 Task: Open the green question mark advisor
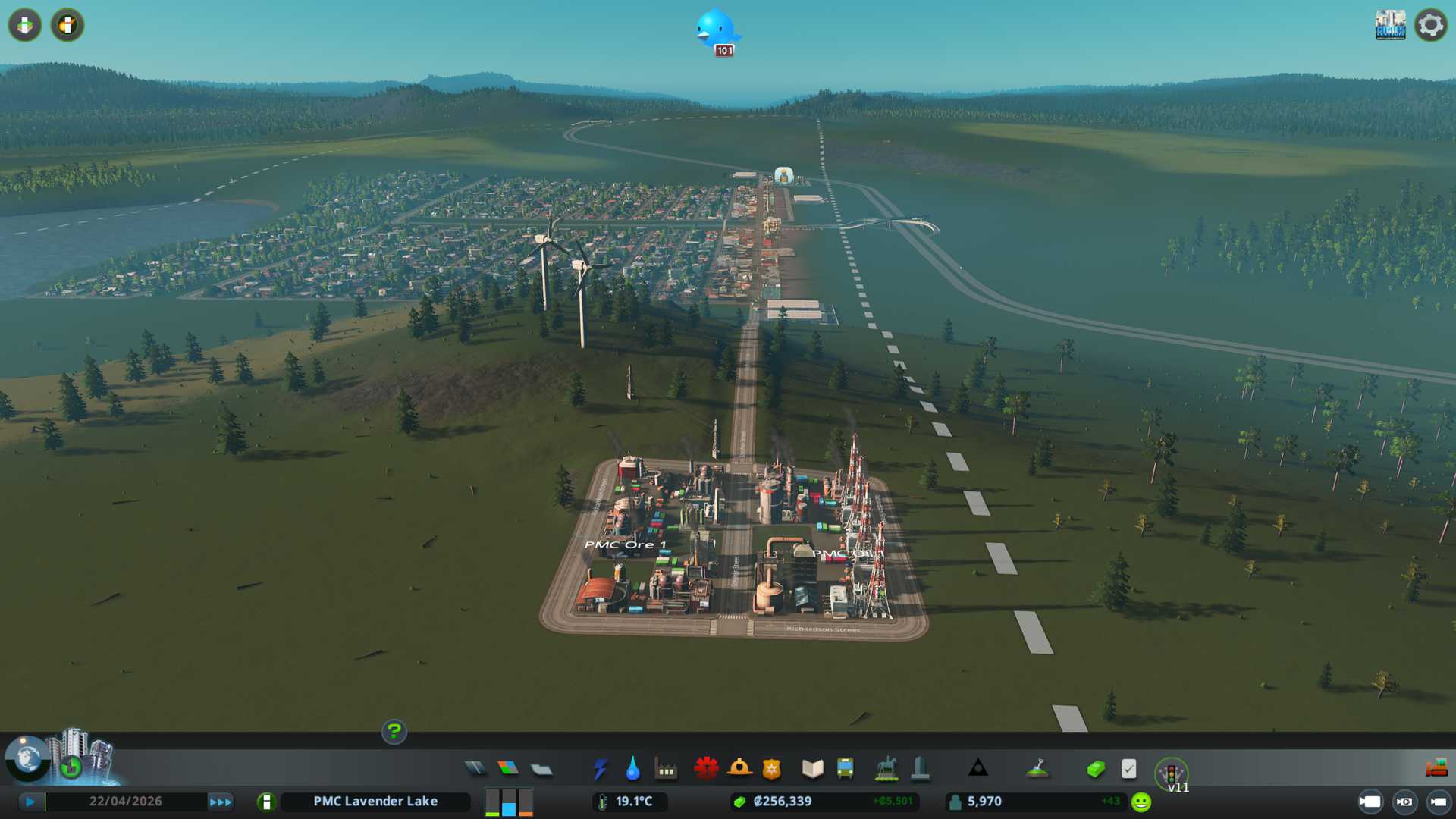pyautogui.click(x=394, y=732)
